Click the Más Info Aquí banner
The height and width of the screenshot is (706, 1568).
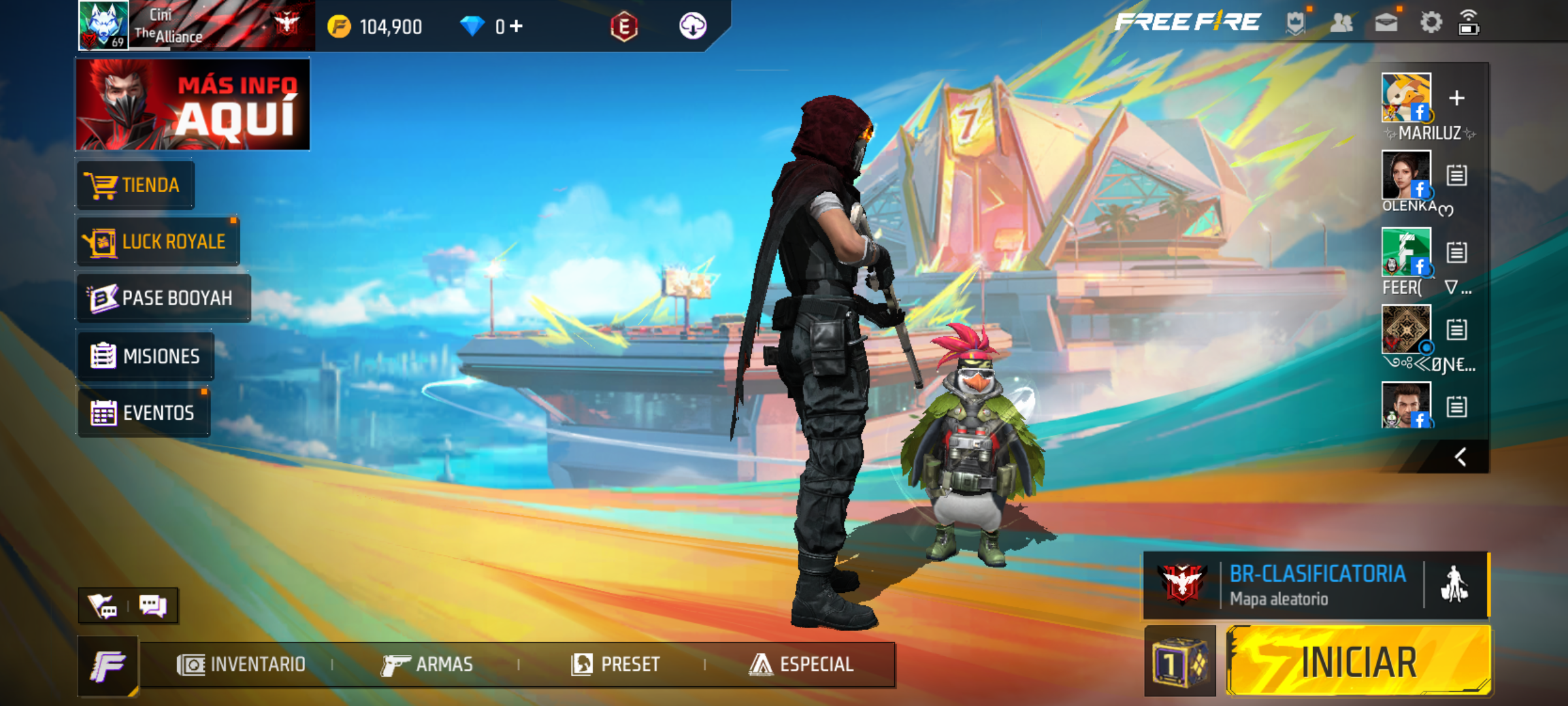pos(193,105)
